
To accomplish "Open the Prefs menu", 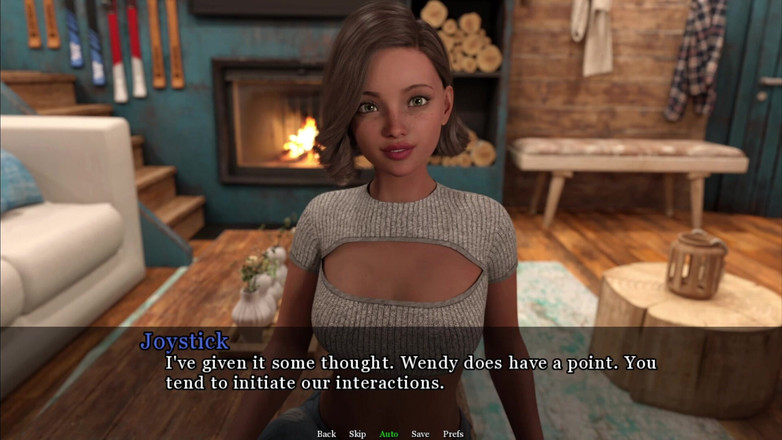I will pyautogui.click(x=453, y=434).
